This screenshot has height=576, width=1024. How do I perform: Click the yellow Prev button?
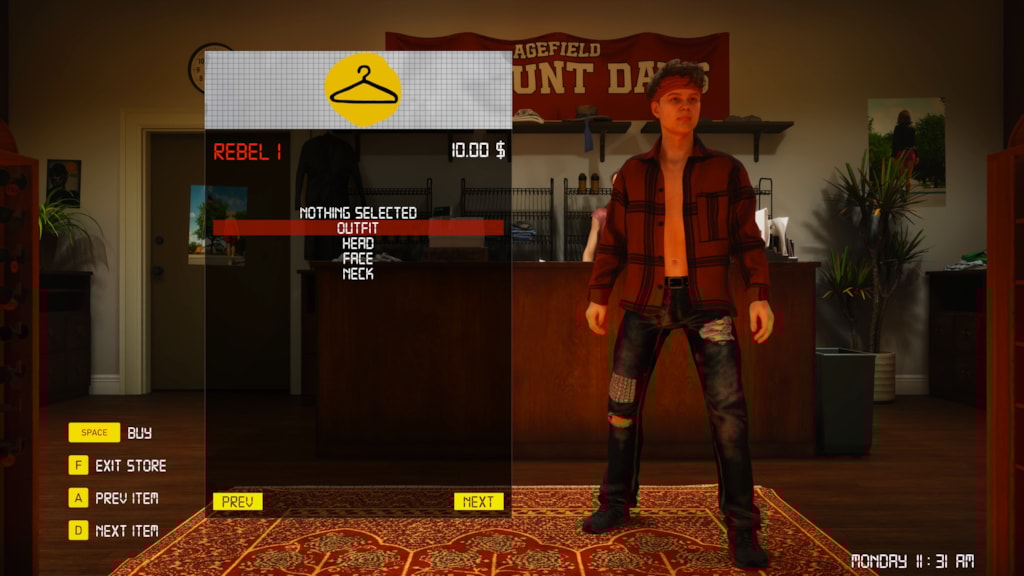point(238,502)
